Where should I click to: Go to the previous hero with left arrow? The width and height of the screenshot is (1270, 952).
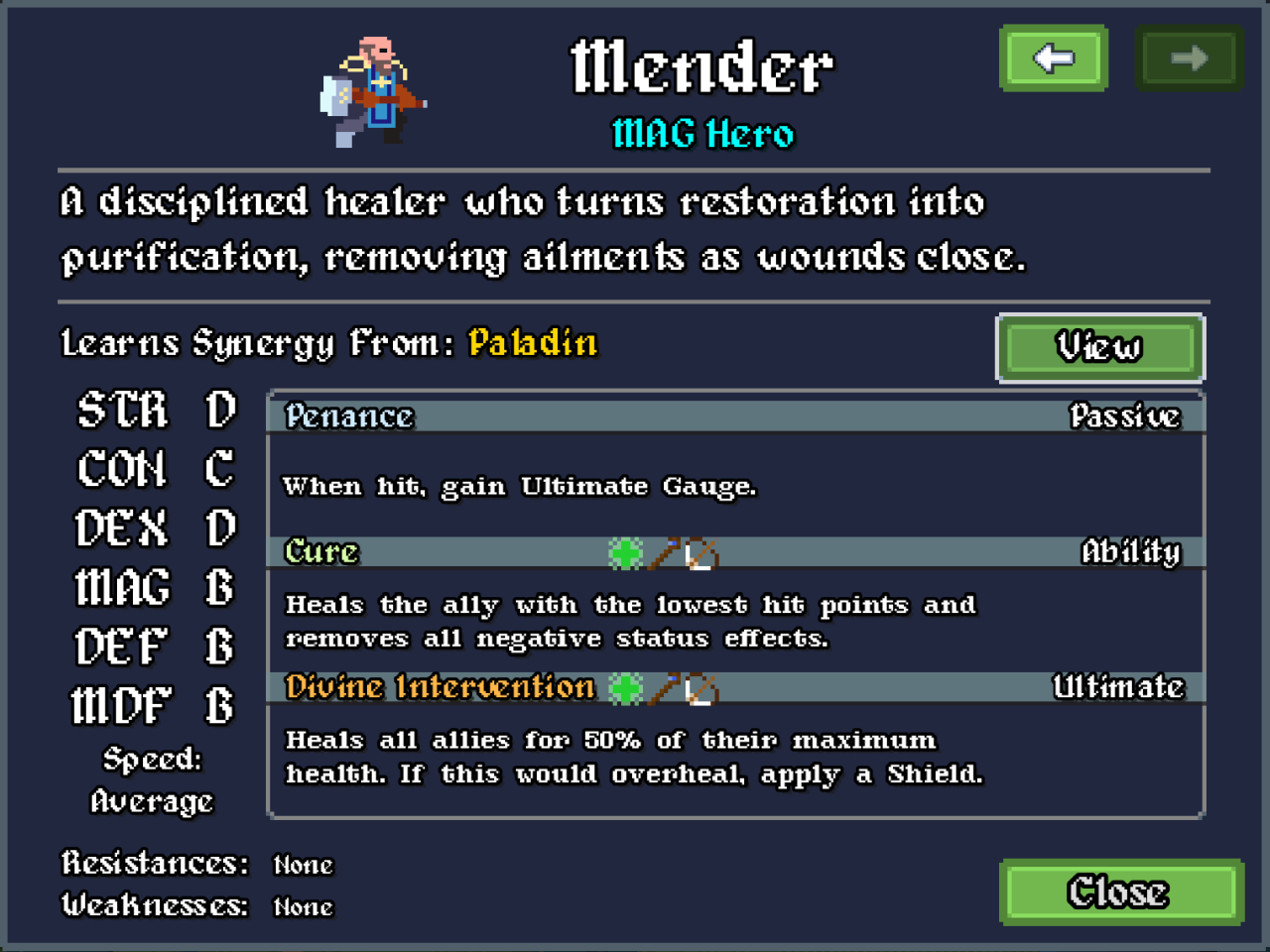click(1054, 59)
